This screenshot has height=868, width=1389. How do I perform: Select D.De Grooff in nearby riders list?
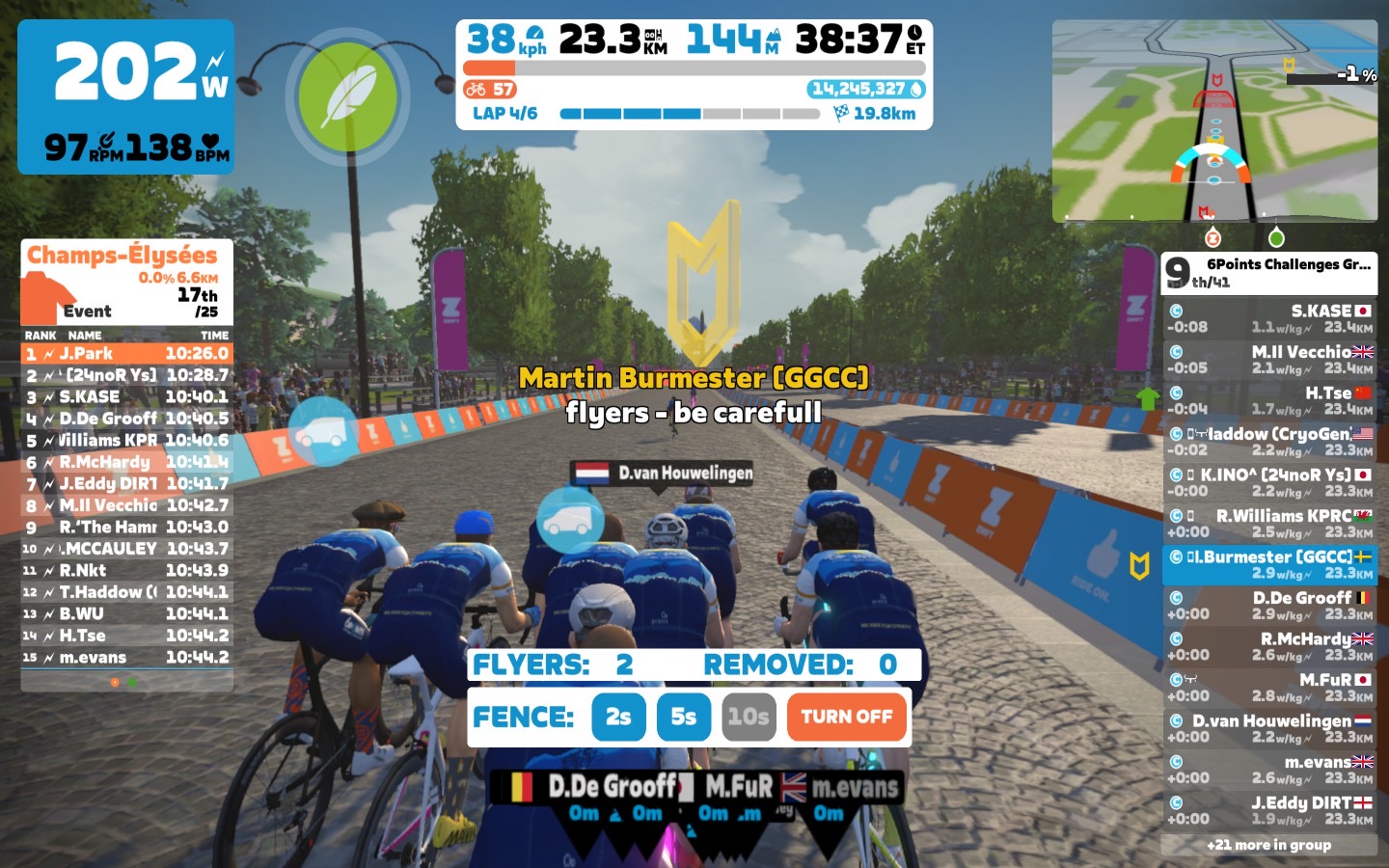click(1268, 605)
